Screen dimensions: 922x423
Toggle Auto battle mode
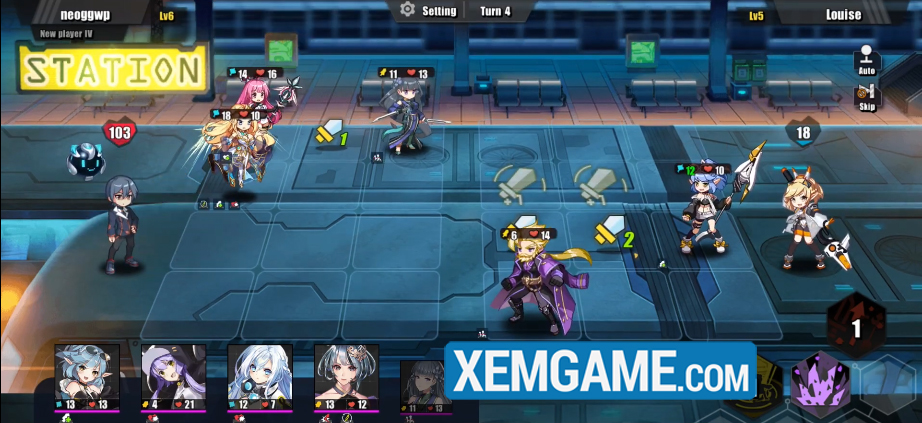click(x=867, y=62)
